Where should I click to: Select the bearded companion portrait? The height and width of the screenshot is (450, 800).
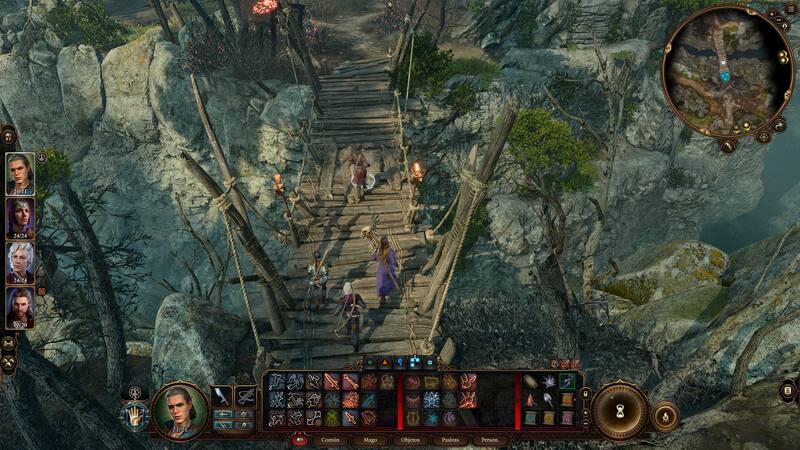coord(20,308)
